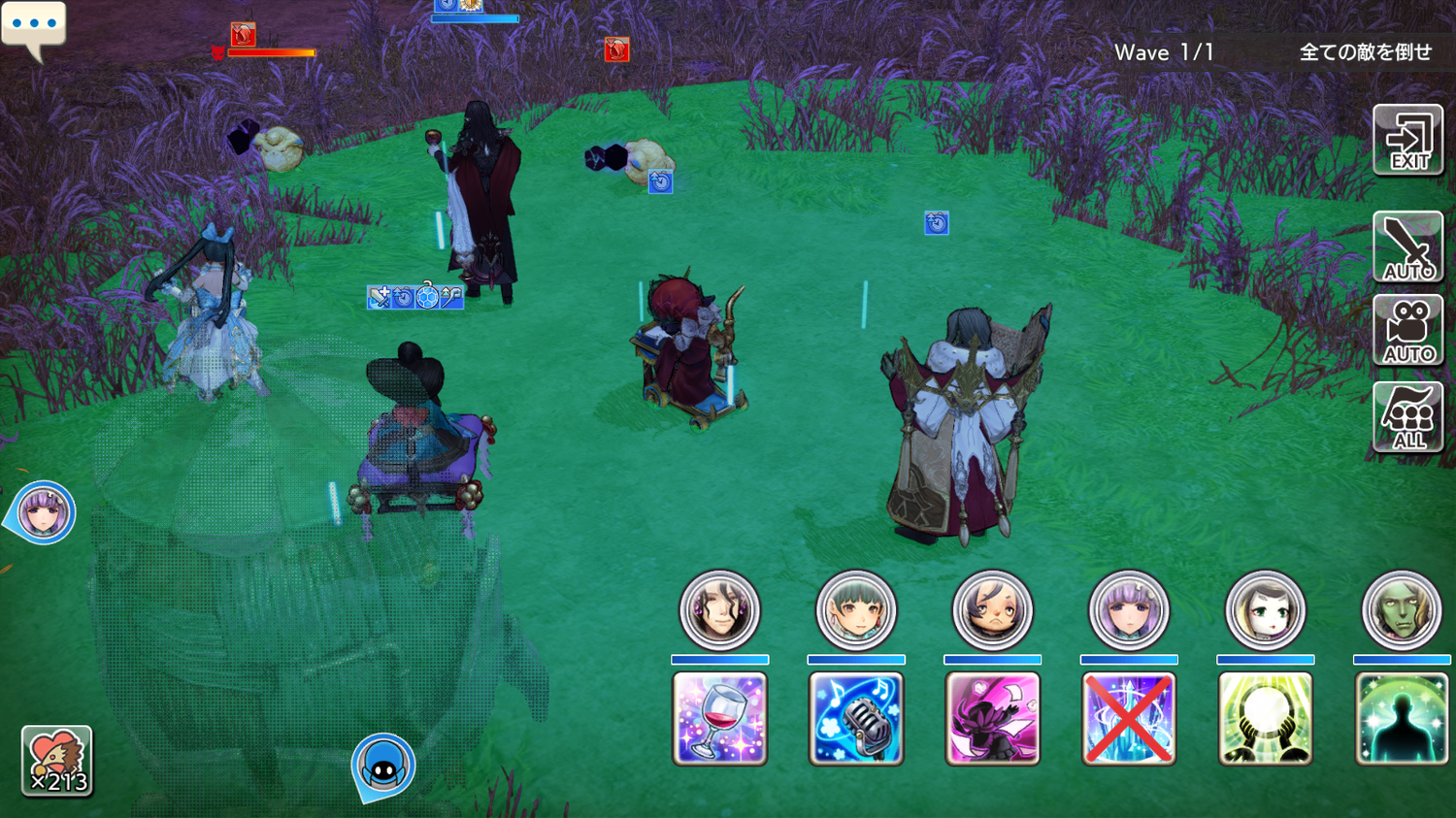1456x818 pixels.
Task: Select the long-haired dark character portrait
Action: point(719,610)
